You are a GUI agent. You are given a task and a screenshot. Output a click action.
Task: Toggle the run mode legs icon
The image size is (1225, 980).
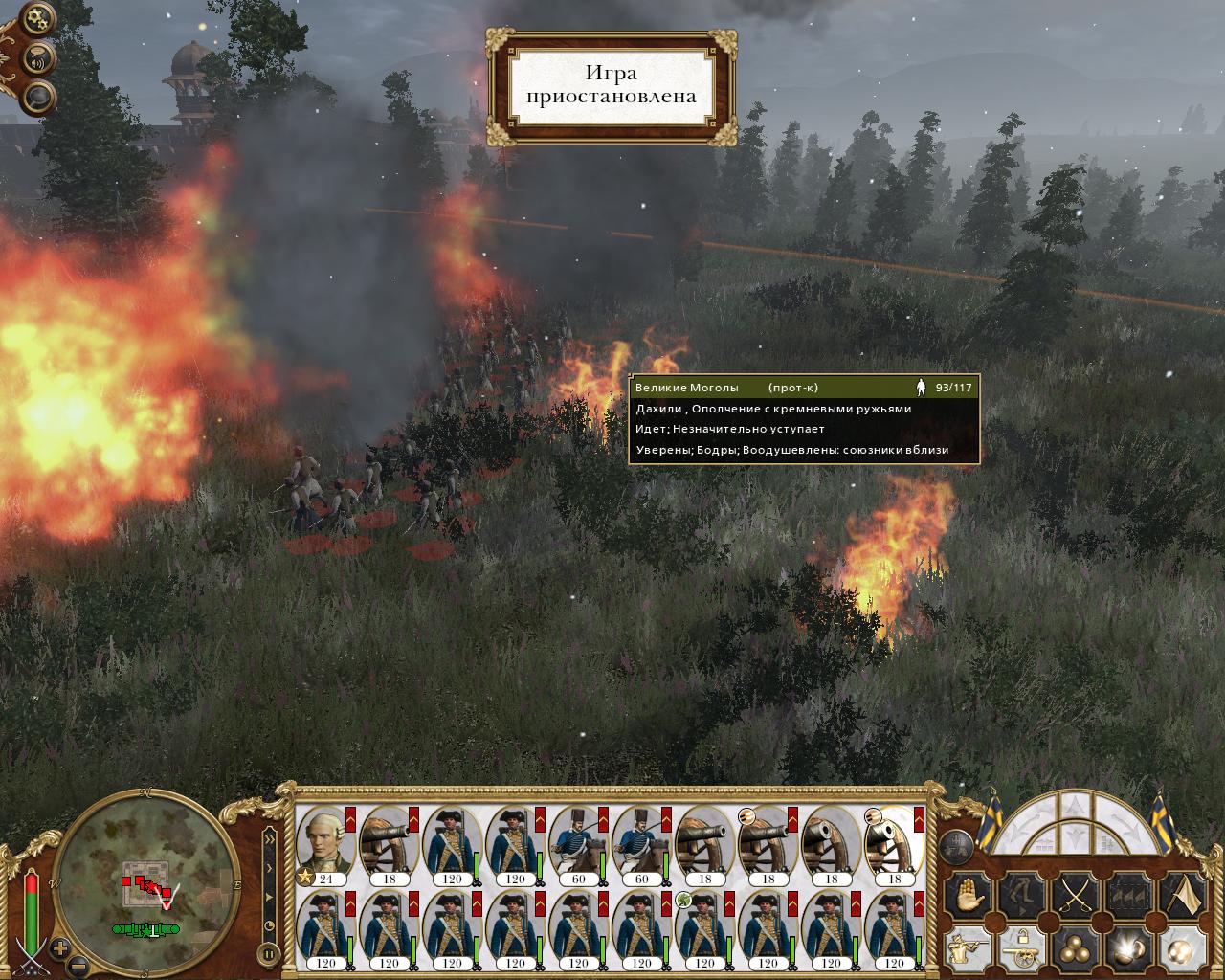tap(1021, 896)
